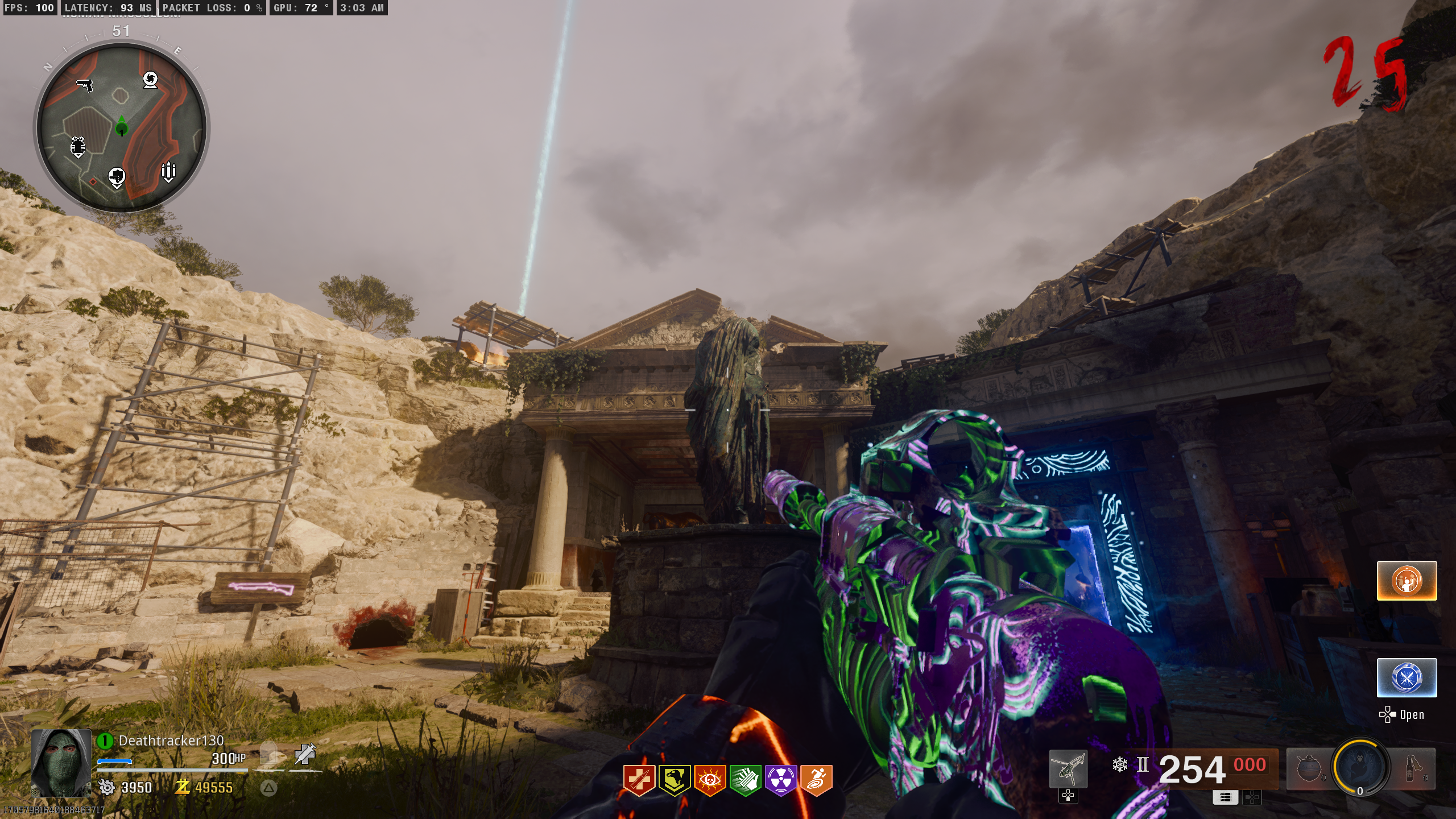Click the green speeding hand perk icon
The image size is (1456, 819).
[745, 780]
